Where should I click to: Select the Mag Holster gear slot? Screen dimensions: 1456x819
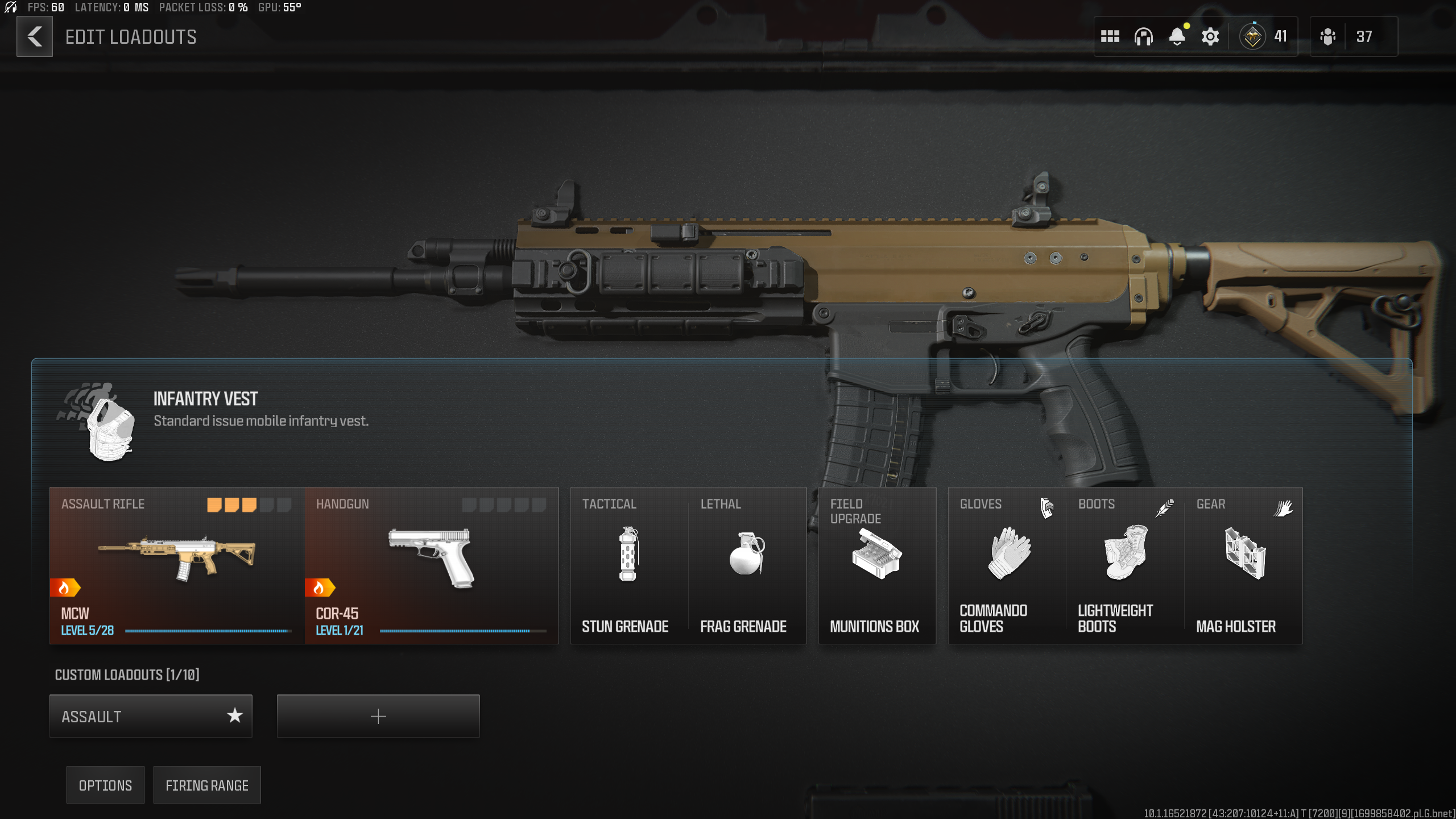coord(1244,565)
